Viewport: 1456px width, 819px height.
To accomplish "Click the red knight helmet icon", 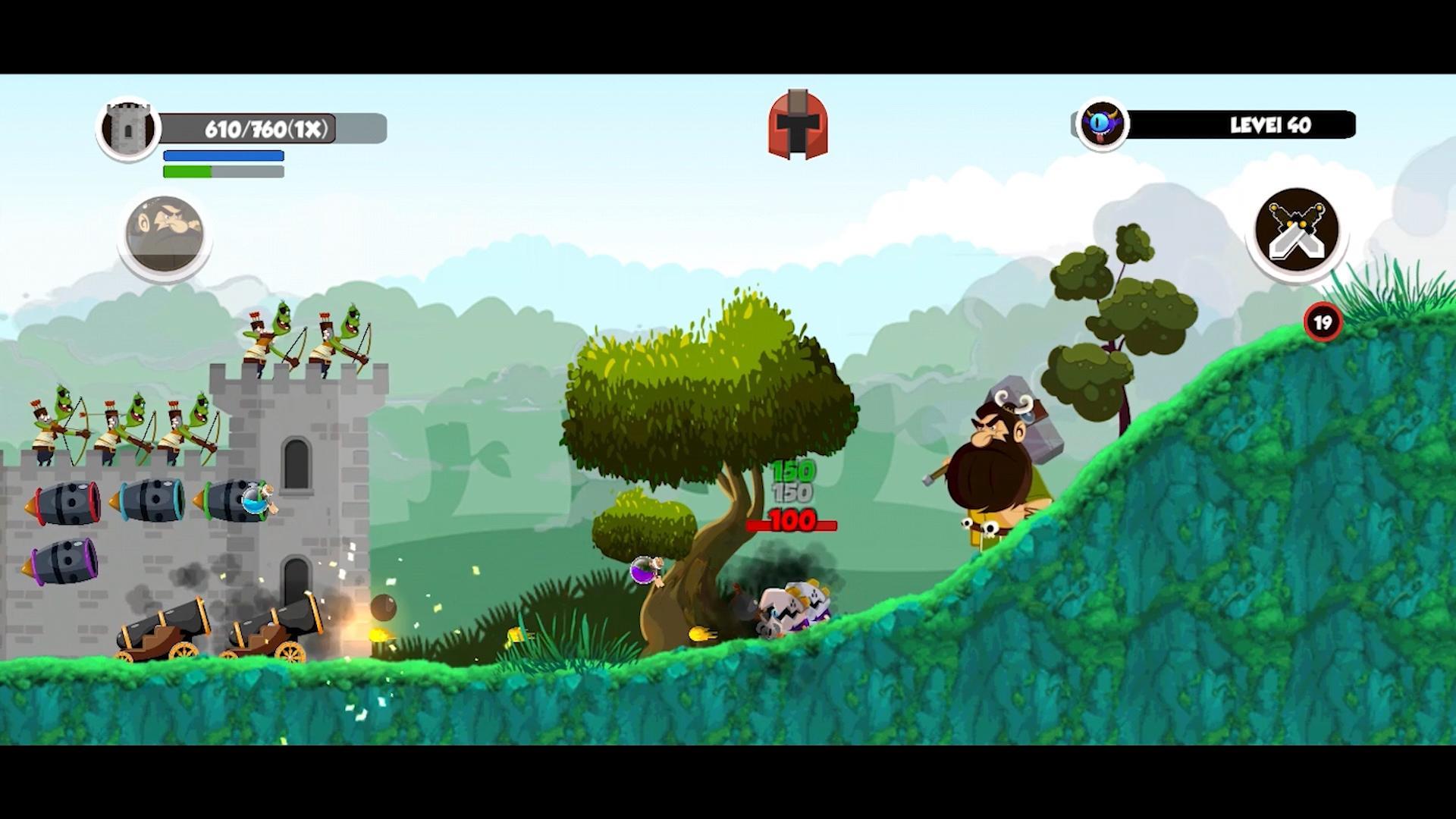I will 797,125.
